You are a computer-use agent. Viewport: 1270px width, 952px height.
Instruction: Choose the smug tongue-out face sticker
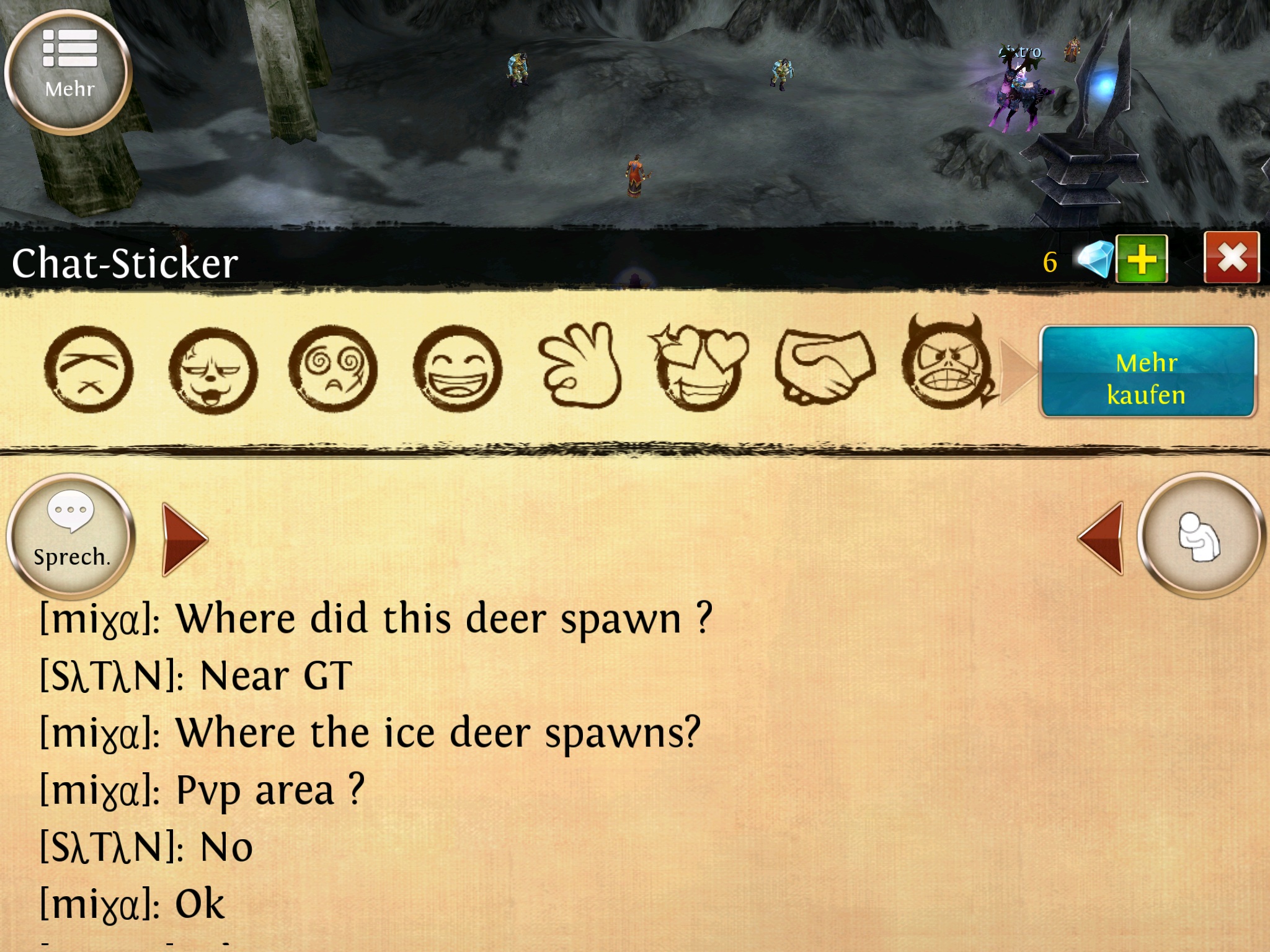(x=213, y=371)
